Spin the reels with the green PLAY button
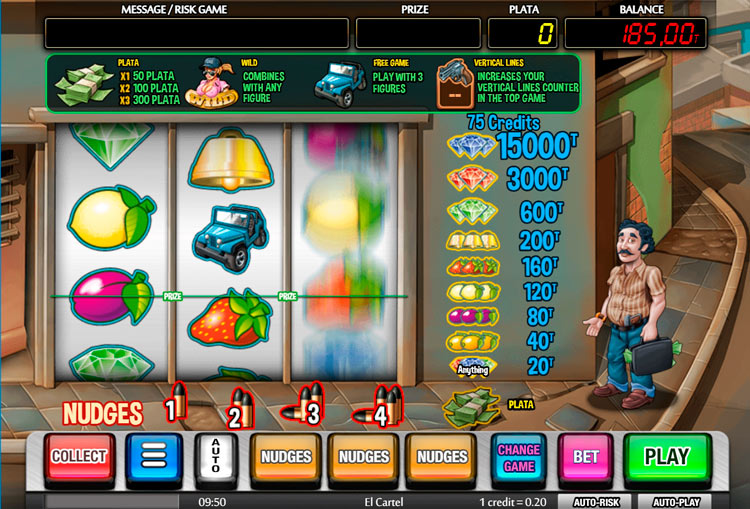Screen dimensions: 750x509 [666, 458]
